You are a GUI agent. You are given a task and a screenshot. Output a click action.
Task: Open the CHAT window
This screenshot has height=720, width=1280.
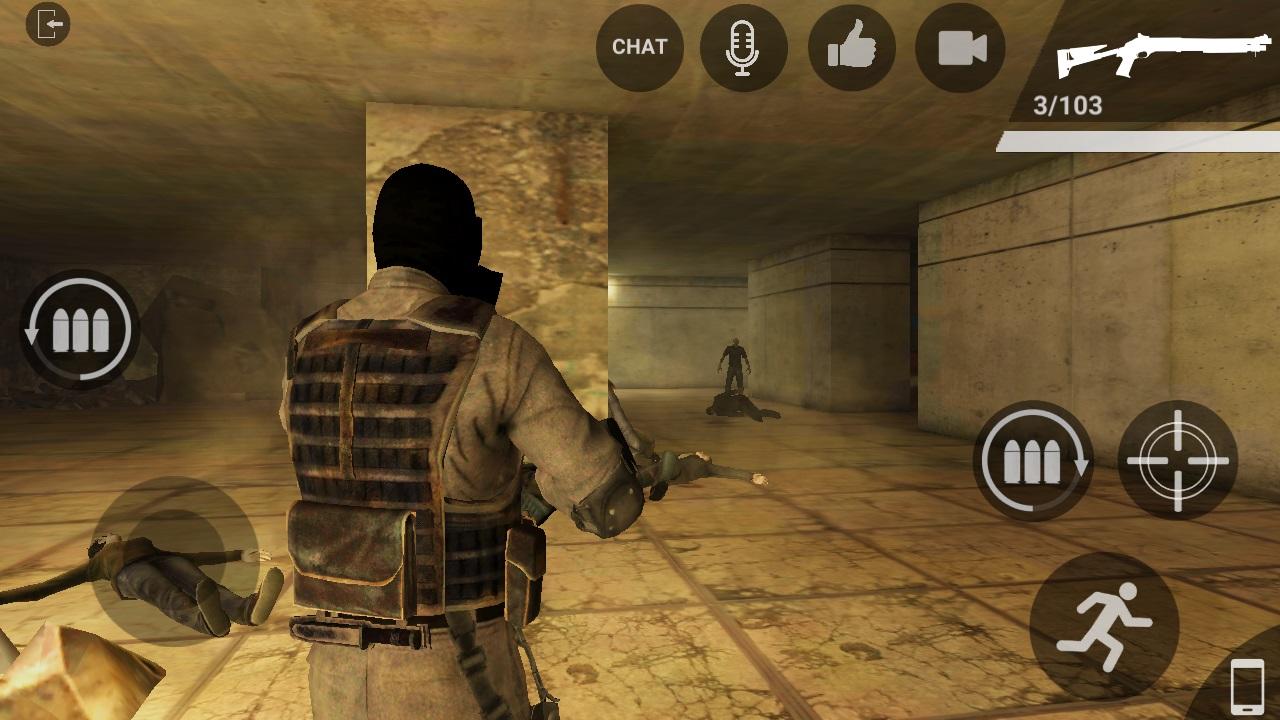point(638,47)
